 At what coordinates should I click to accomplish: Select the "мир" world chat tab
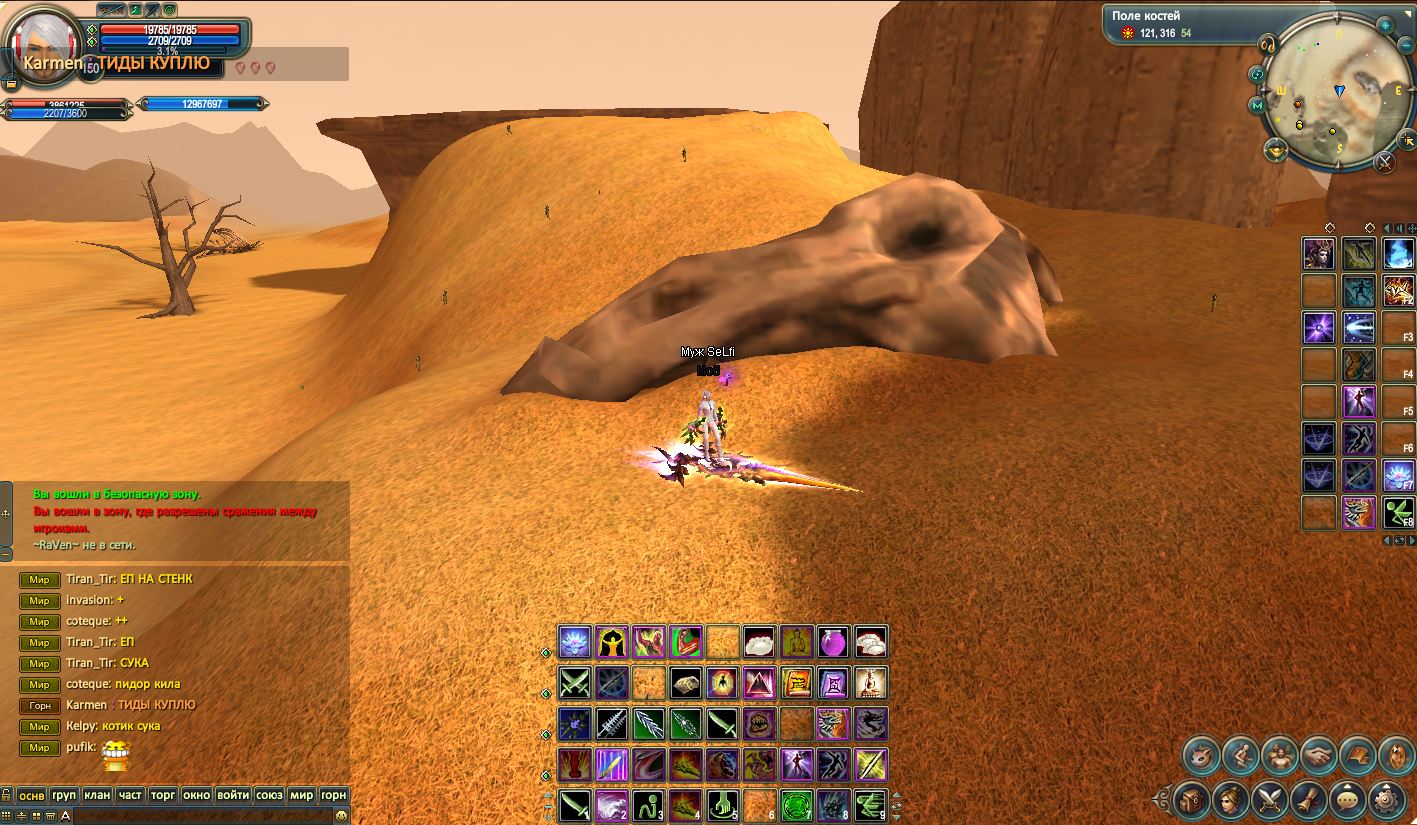click(301, 795)
